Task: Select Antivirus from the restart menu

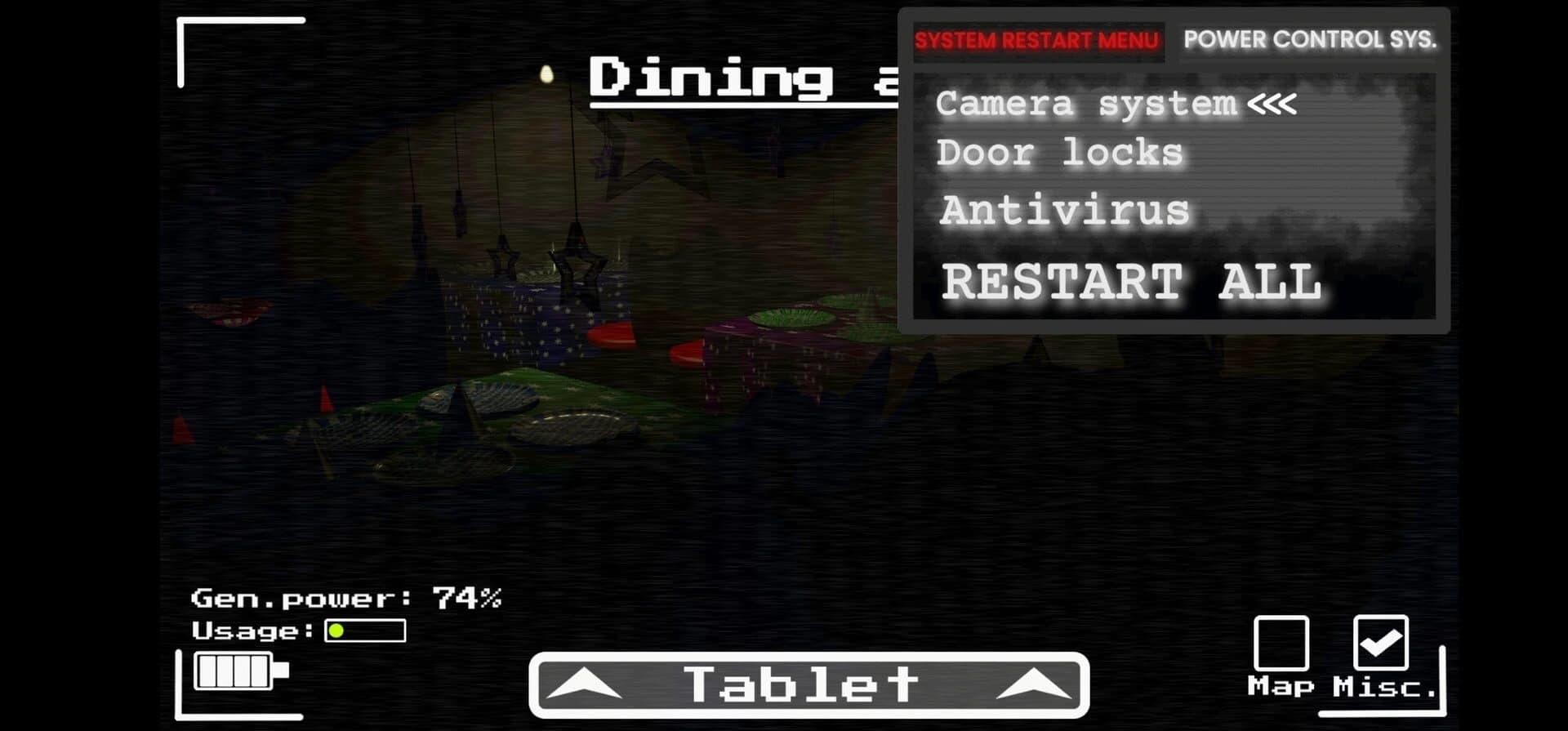Action: pyautogui.click(x=1064, y=211)
